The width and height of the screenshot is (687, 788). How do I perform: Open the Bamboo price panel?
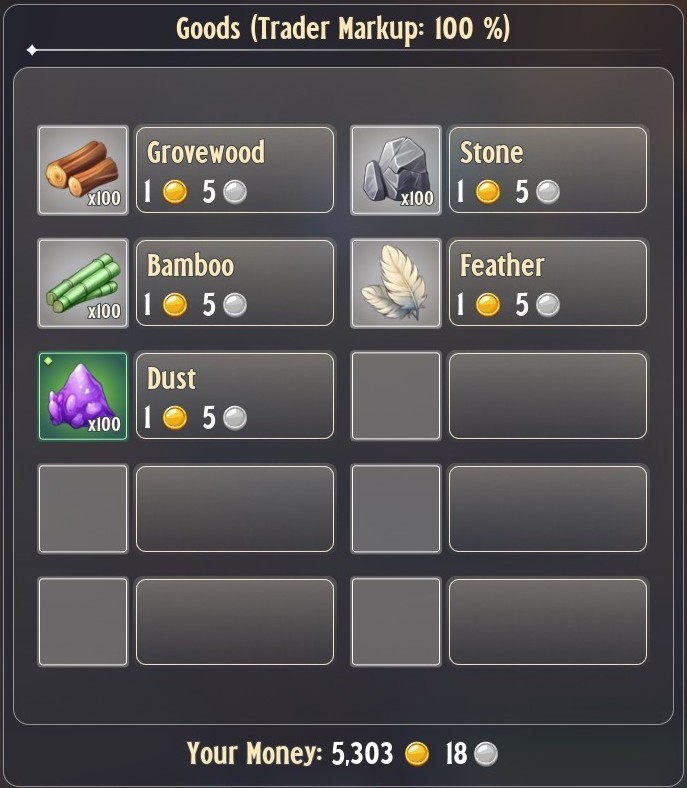(x=235, y=283)
